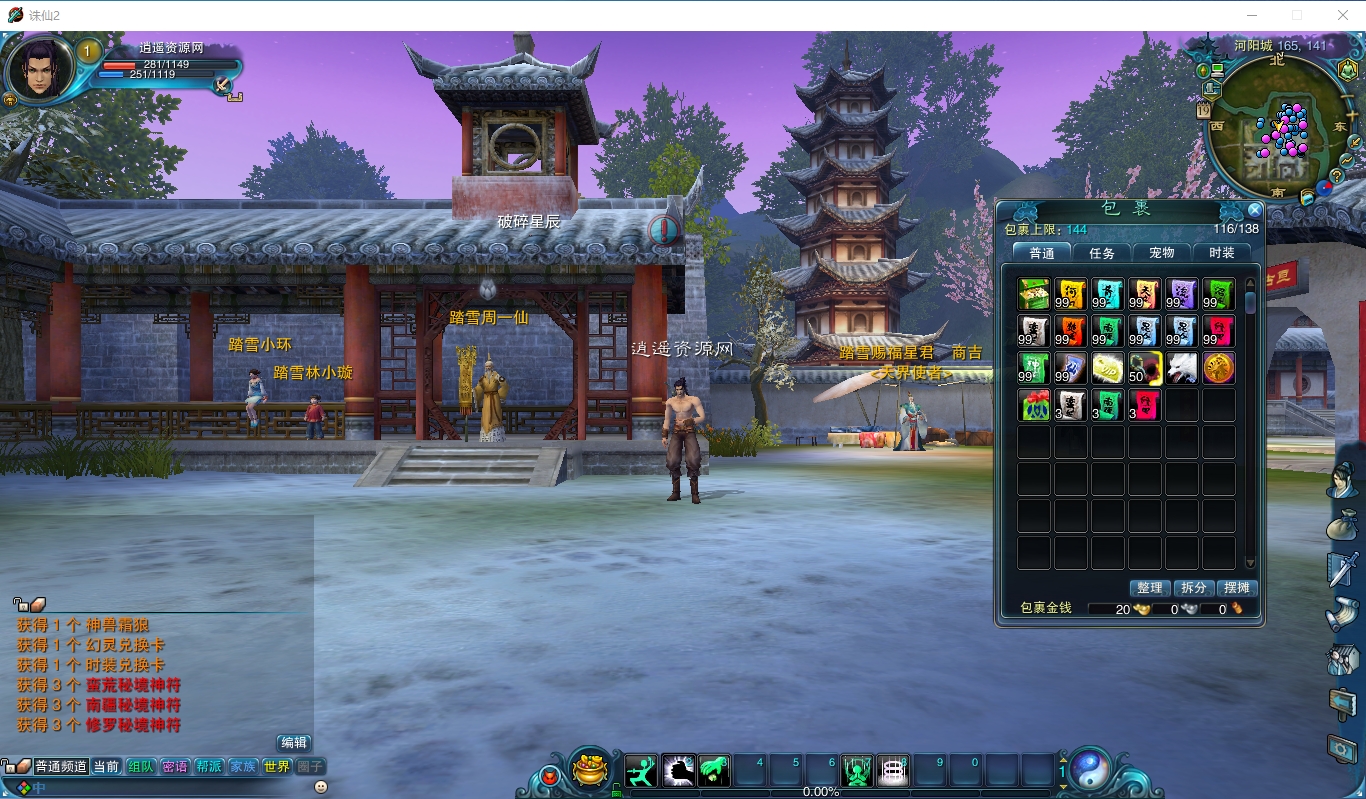Expand the hotbar page with the up arrow
1366x799 pixels.
[x=1063, y=758]
